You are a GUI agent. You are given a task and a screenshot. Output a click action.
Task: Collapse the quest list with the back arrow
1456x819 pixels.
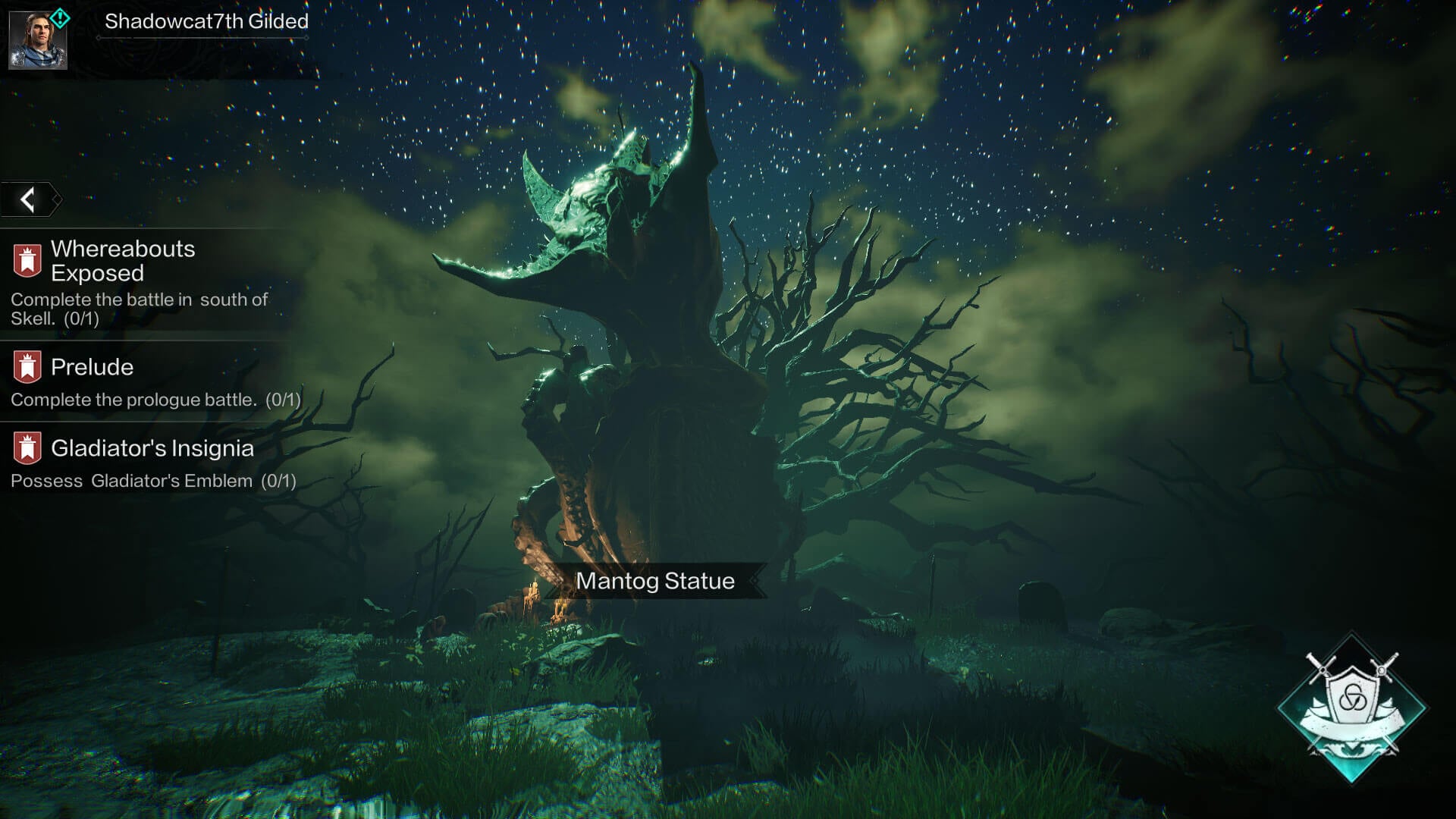(29, 199)
